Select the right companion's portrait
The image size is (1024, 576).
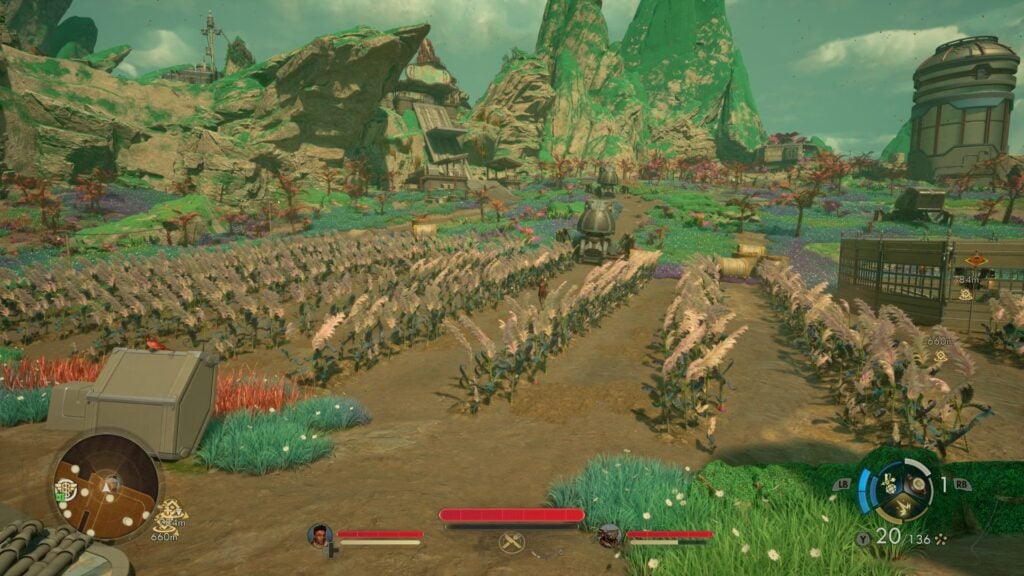(x=609, y=536)
